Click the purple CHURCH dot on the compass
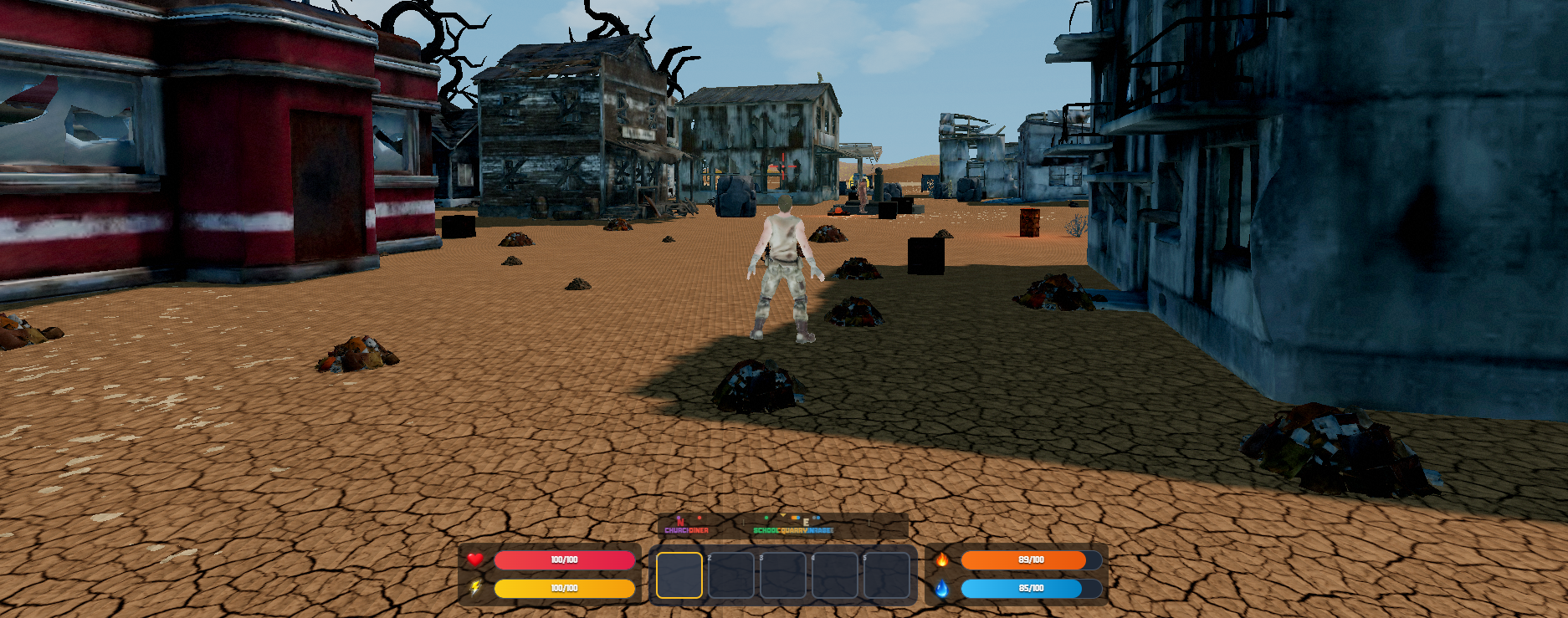 pos(679,517)
